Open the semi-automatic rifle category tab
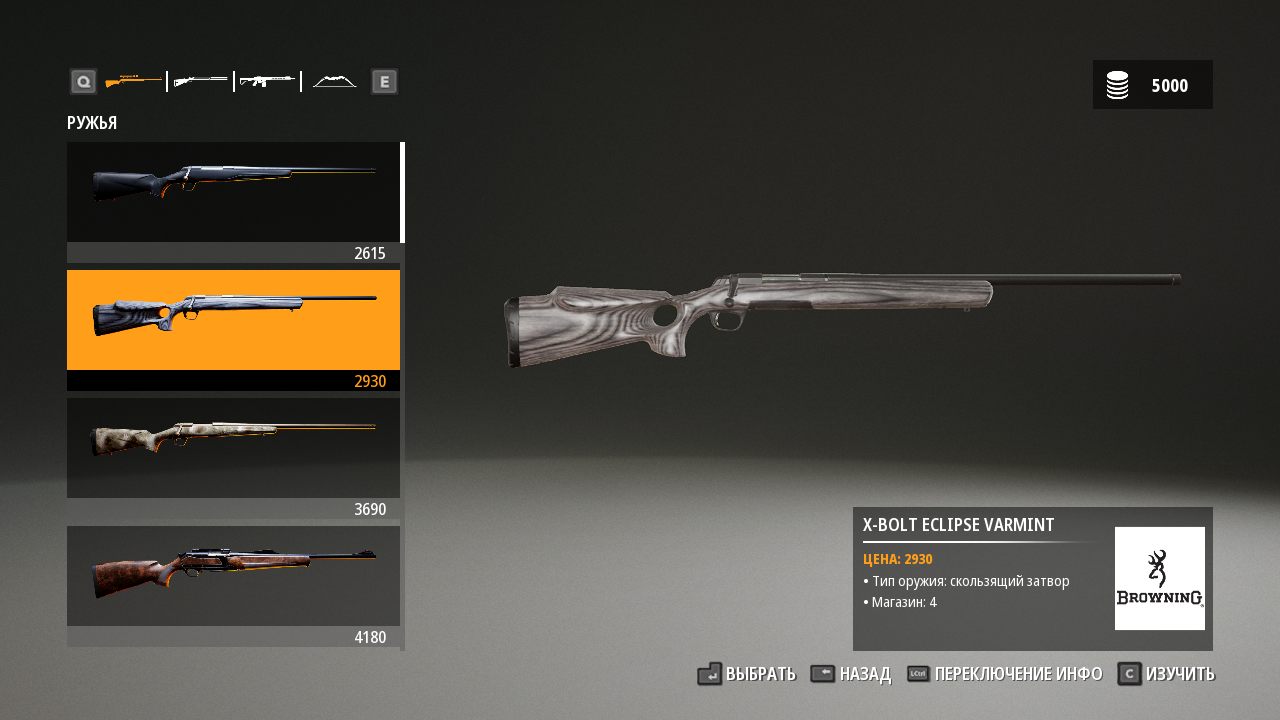 click(x=267, y=81)
